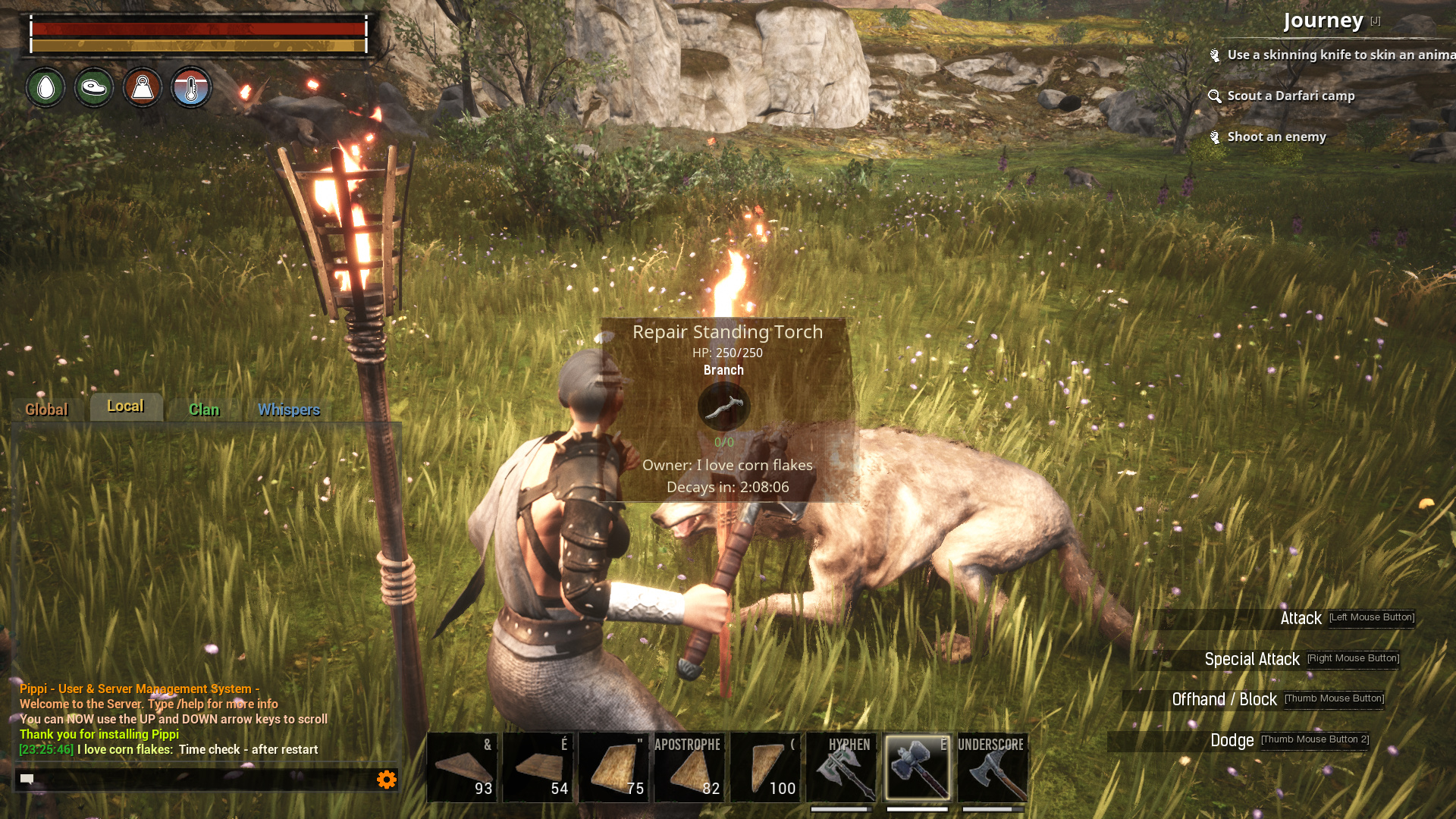
Task: Switch to the Global chat tab
Action: point(46,409)
